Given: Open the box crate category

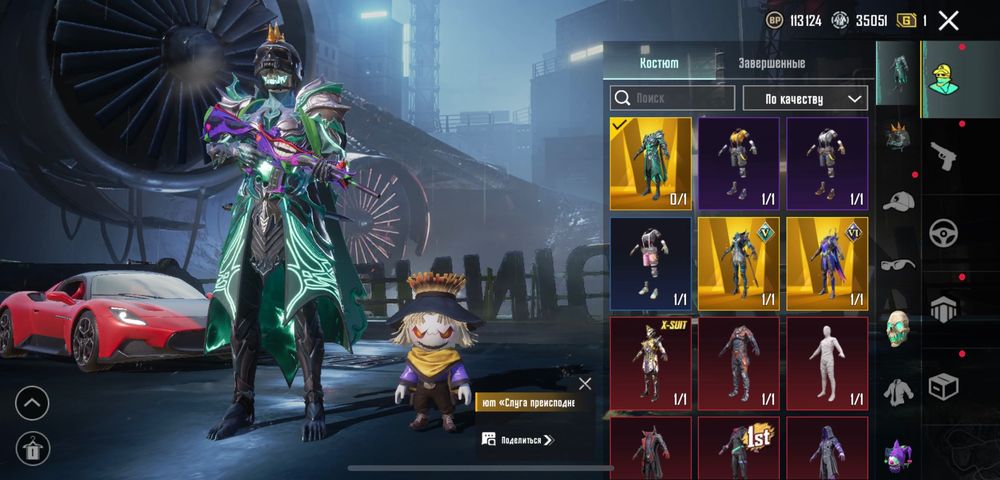Looking at the screenshot, I should (x=942, y=385).
